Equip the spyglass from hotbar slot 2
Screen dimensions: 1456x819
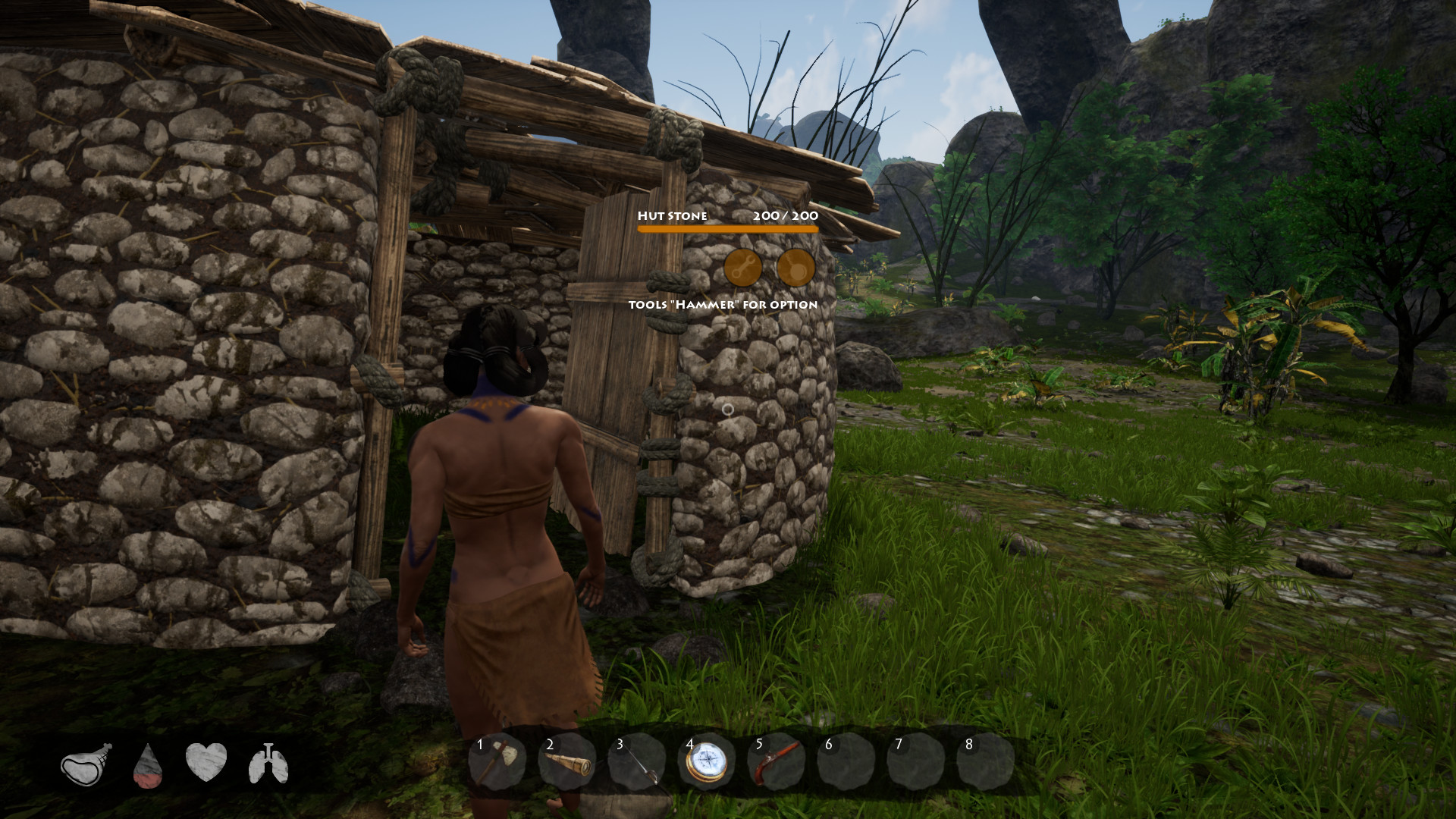[570, 761]
